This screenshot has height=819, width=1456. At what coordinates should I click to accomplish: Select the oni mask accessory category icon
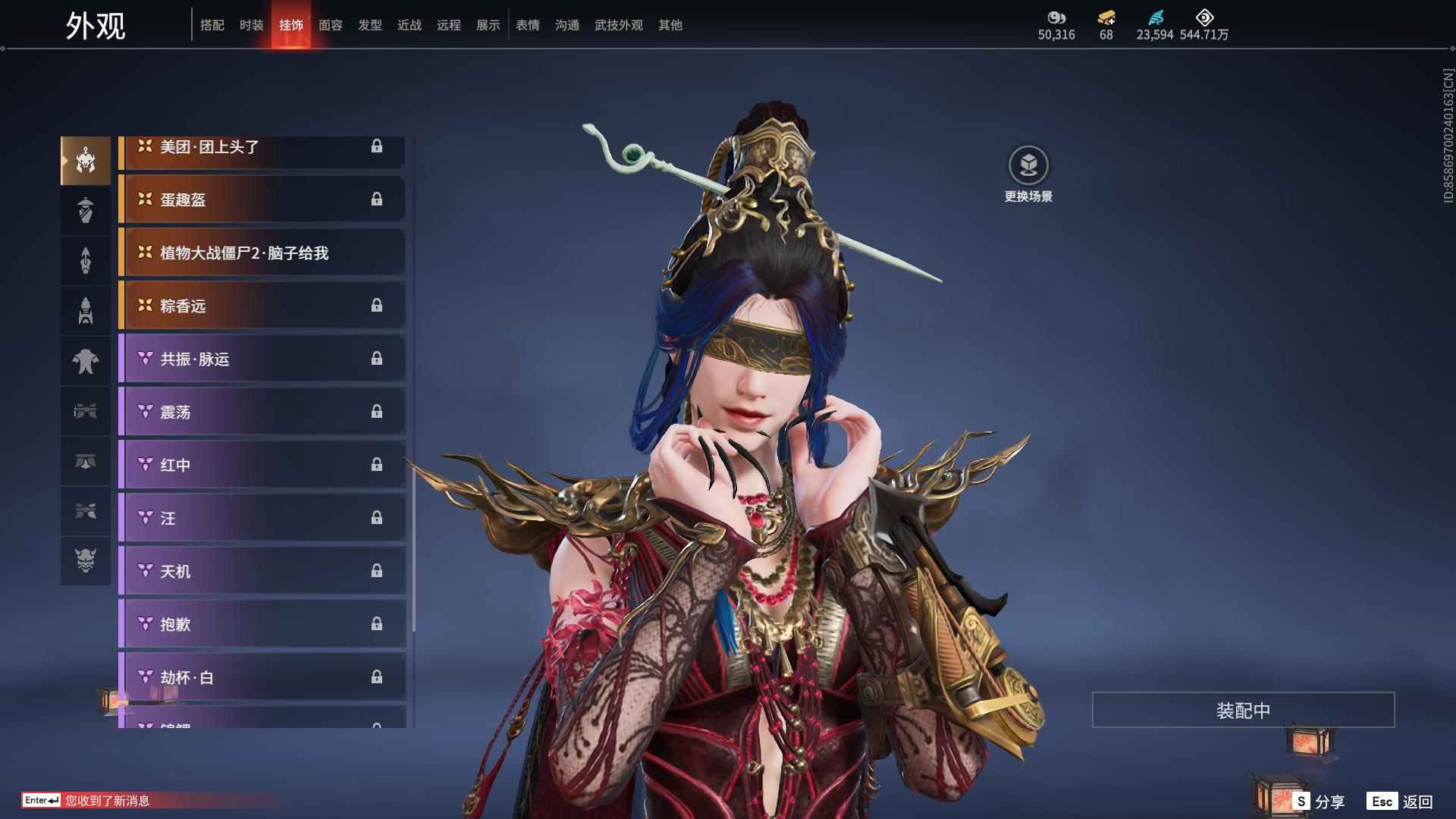pos(86,560)
